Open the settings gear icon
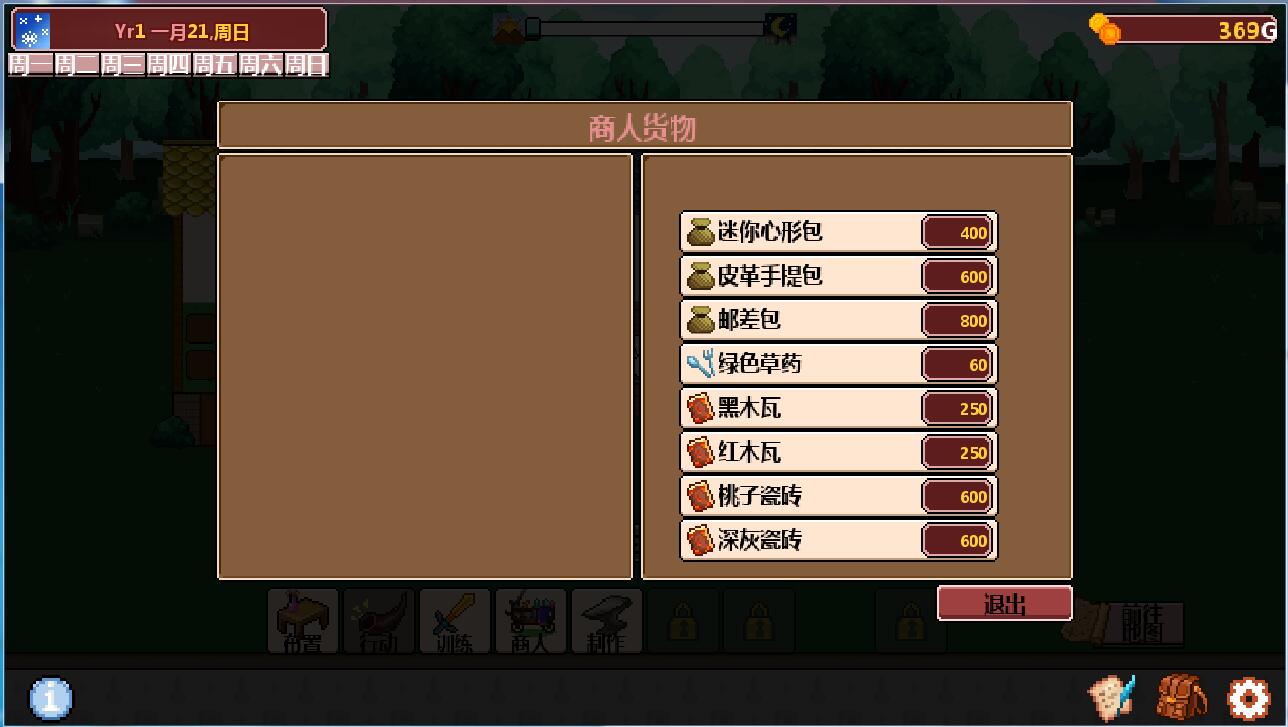The image size is (1288, 727). [1247, 698]
